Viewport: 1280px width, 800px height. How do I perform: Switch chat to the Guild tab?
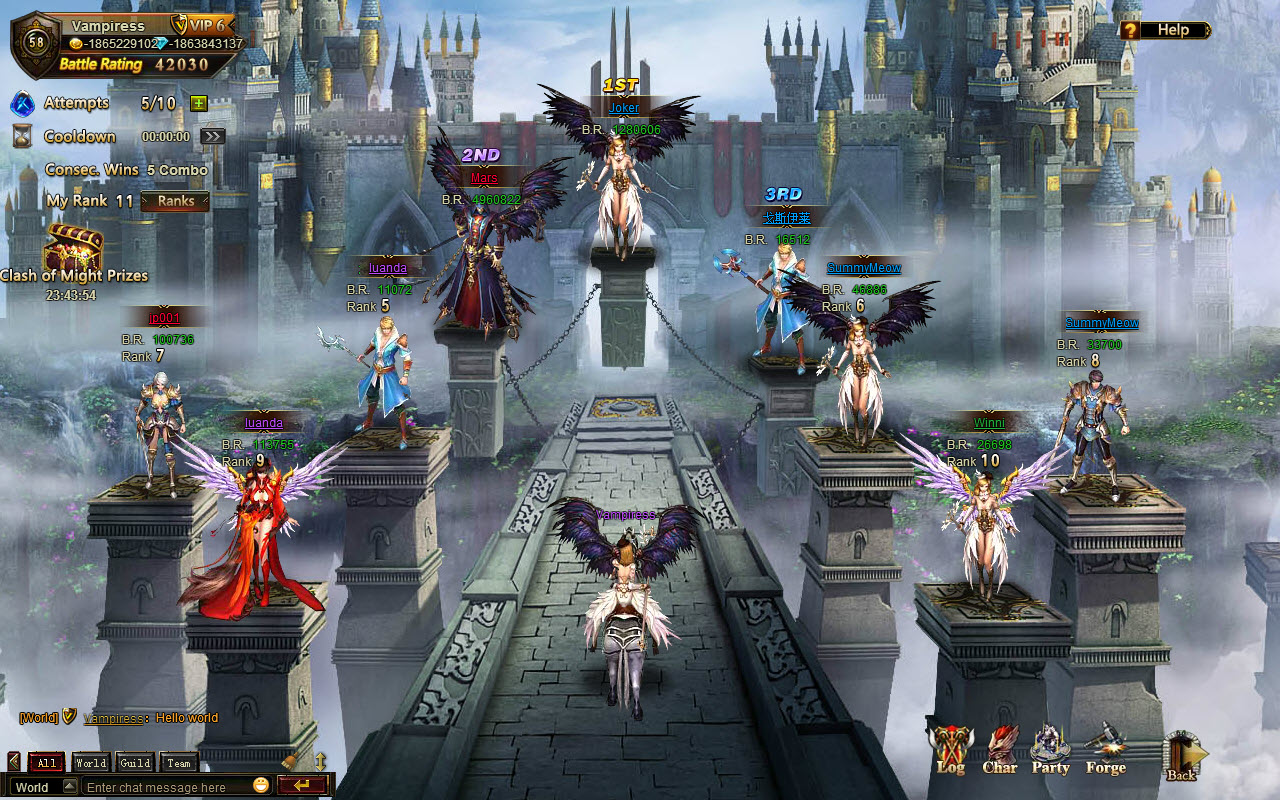coord(135,761)
